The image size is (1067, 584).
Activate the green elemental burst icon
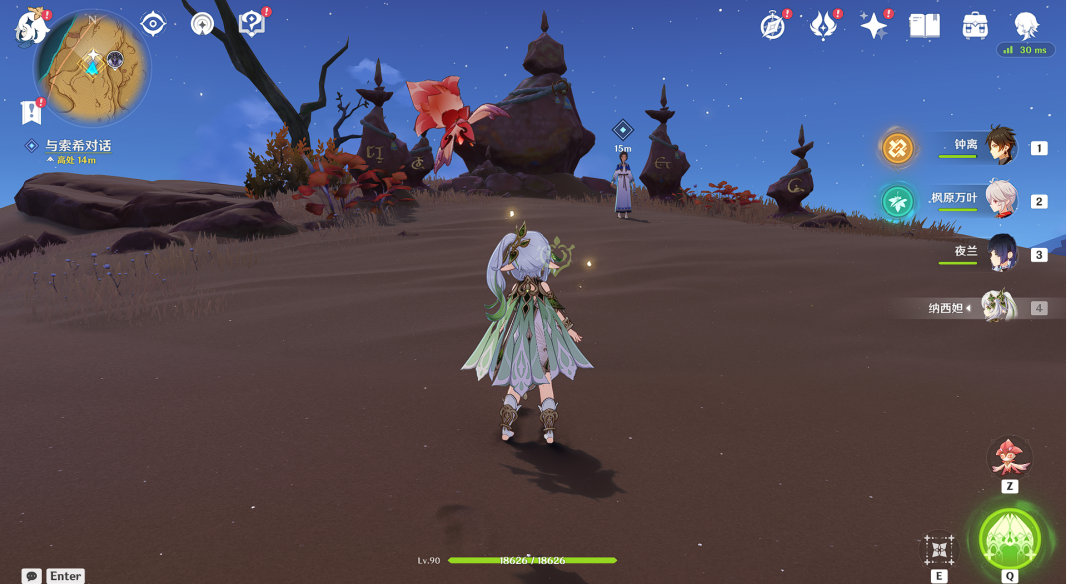1010,539
